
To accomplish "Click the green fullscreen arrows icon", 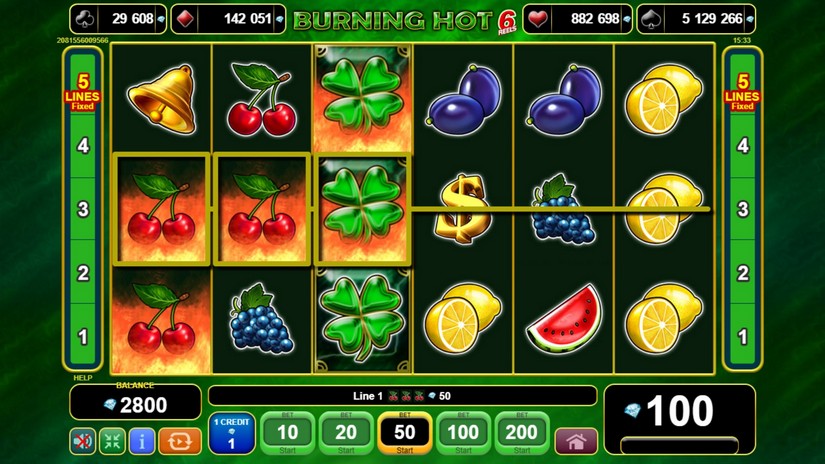I will (112, 440).
